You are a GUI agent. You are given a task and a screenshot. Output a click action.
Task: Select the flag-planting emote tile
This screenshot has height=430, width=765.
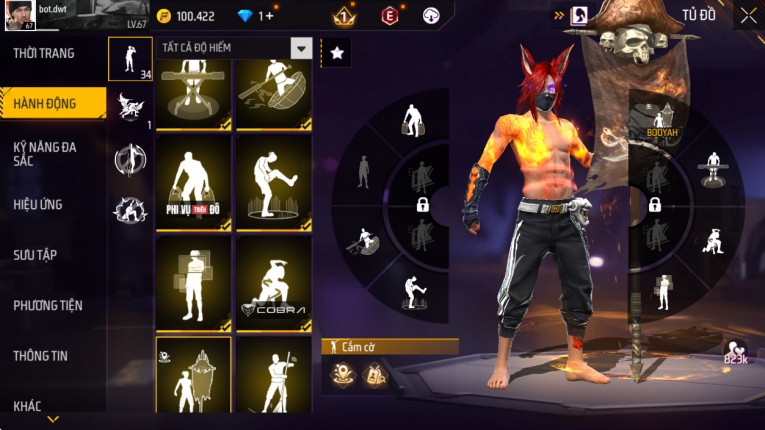[x=193, y=376]
